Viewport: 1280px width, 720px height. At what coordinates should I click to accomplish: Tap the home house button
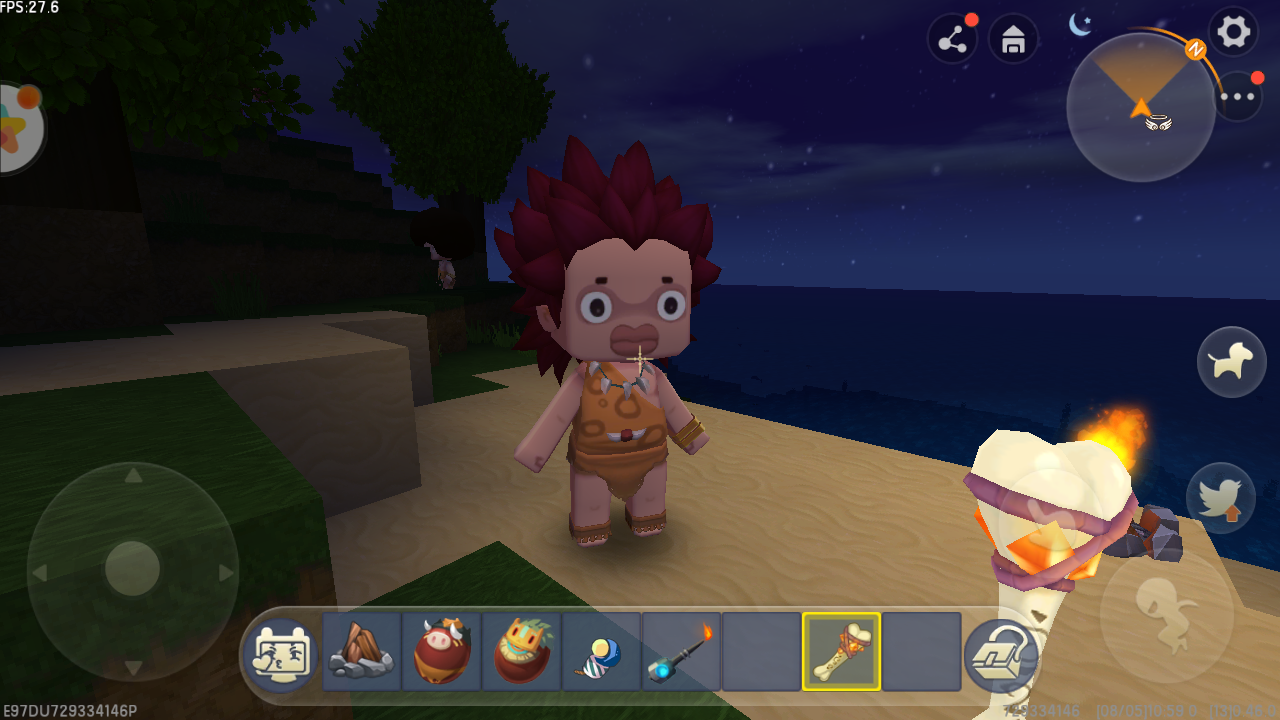point(1013,40)
